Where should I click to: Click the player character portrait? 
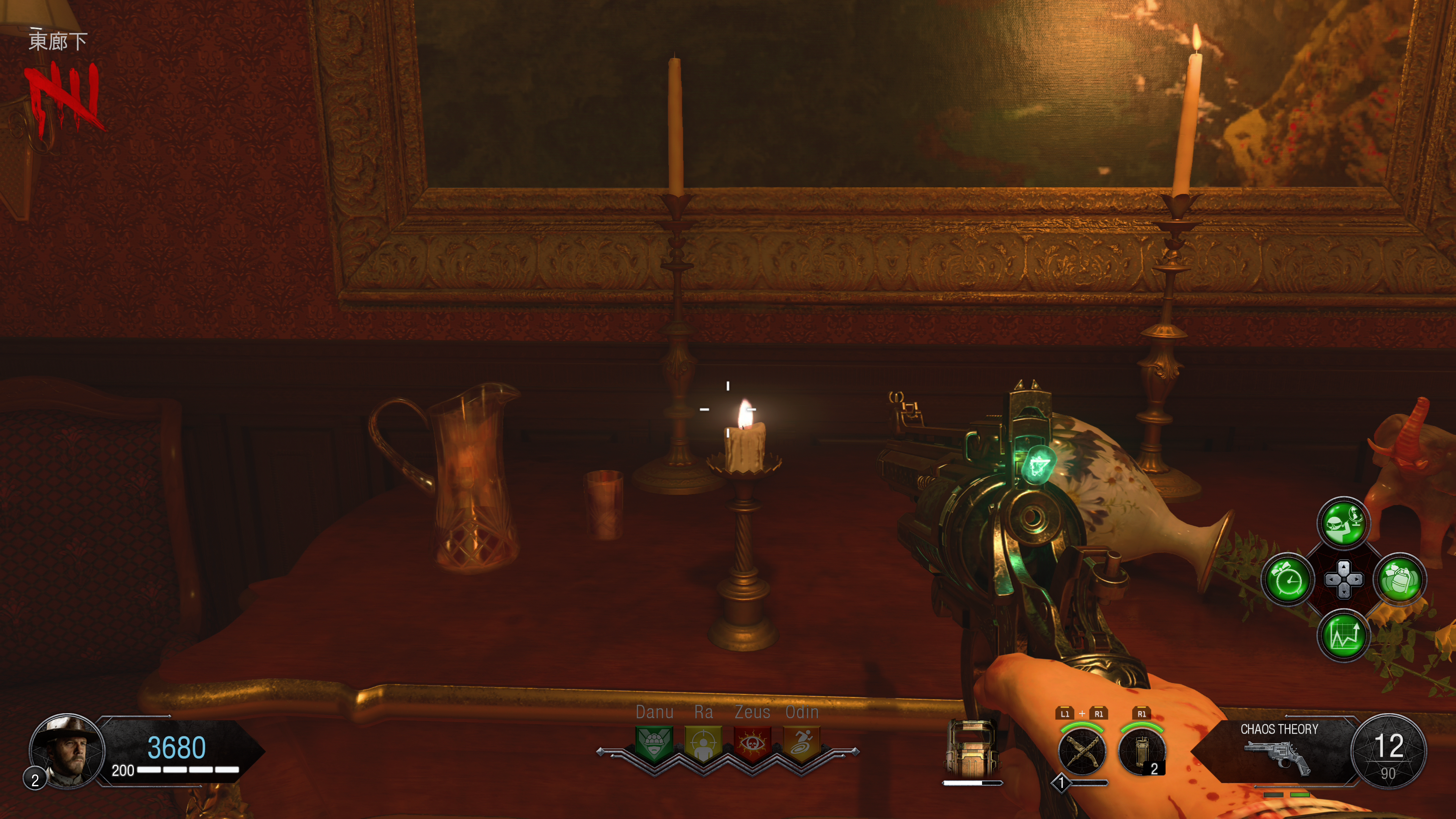point(67,751)
